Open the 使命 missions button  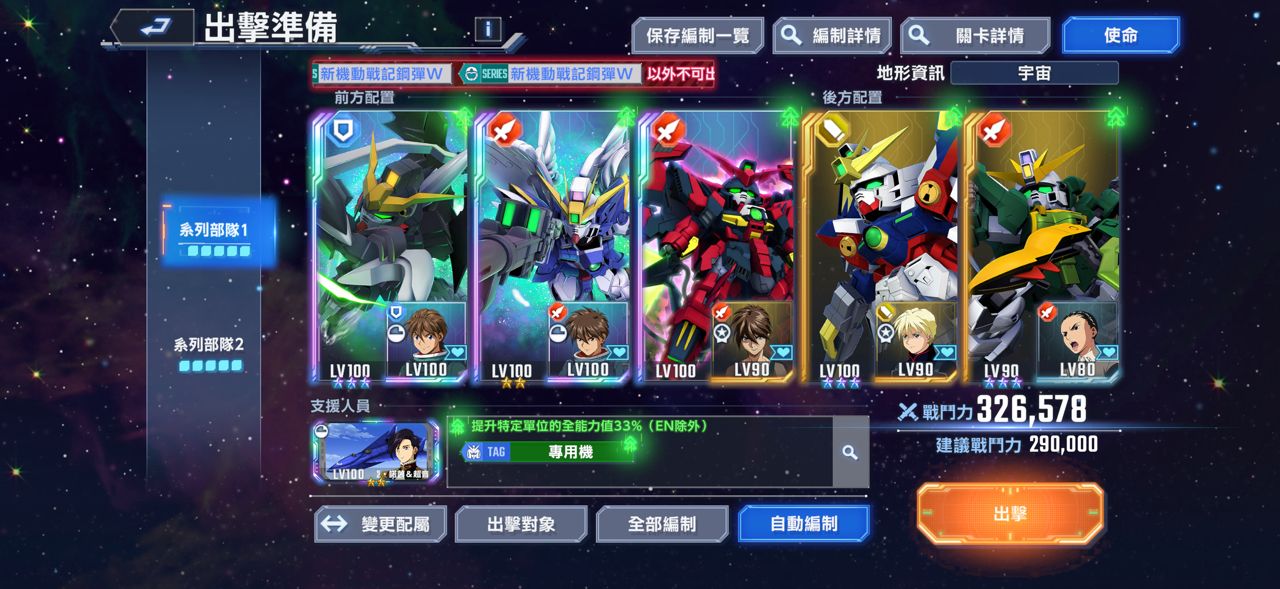click(1120, 36)
